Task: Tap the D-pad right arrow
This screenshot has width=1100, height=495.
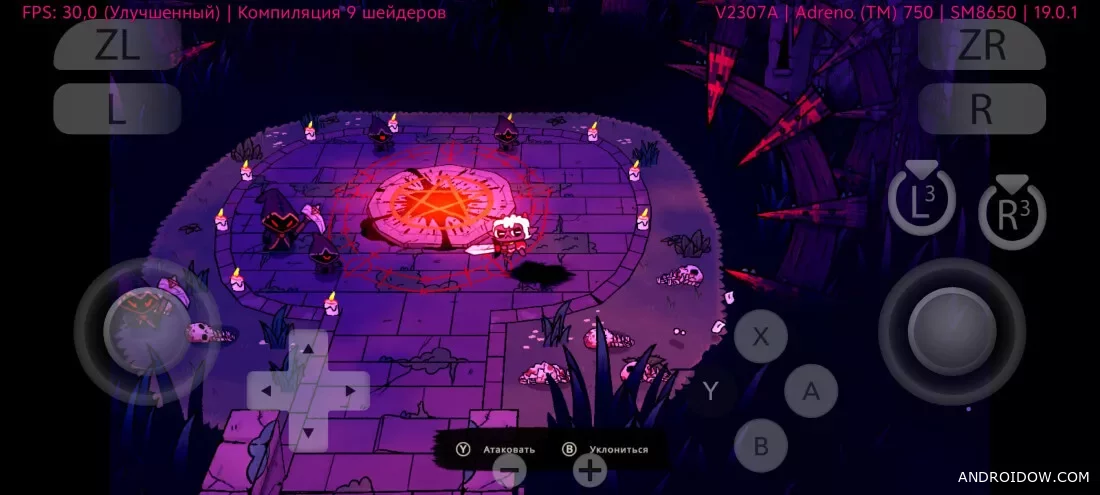Action: [350, 391]
